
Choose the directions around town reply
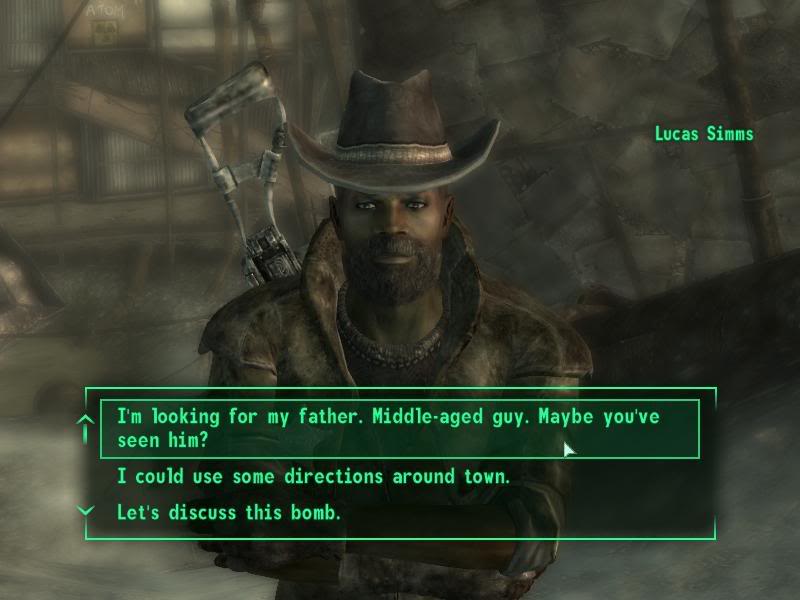[x=314, y=477]
